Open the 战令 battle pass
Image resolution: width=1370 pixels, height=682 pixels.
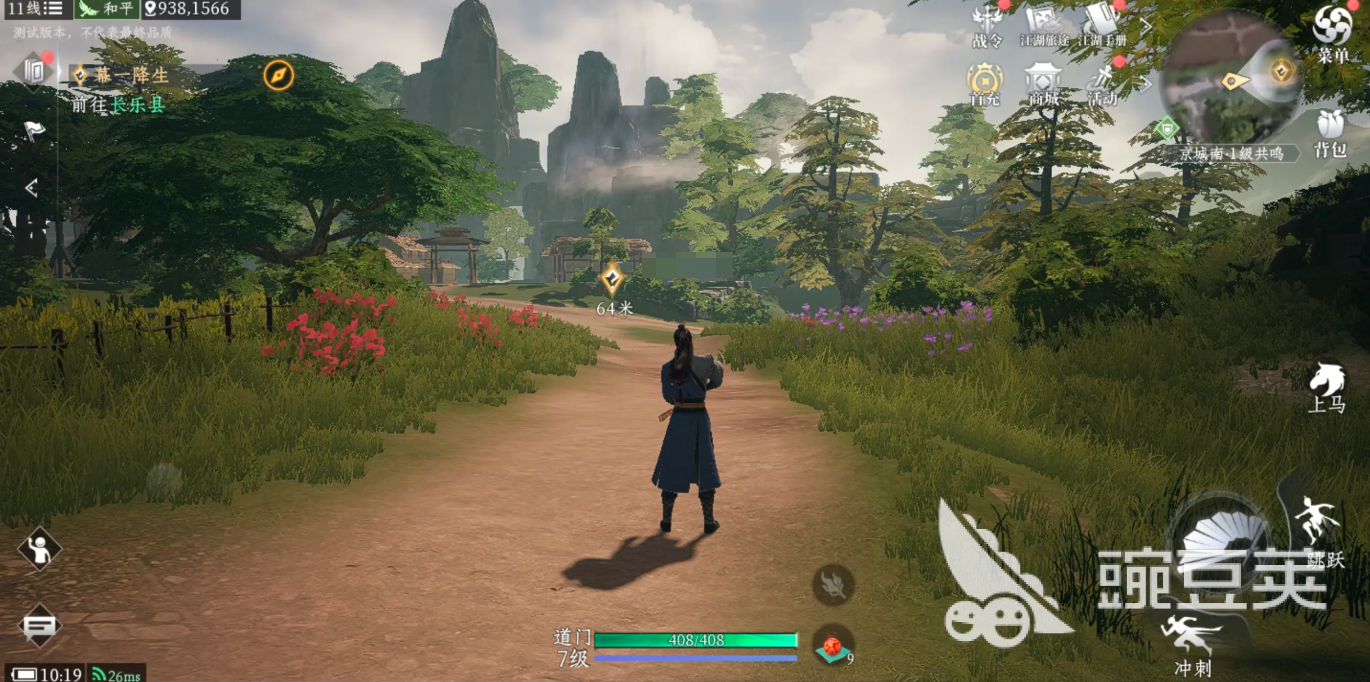tap(987, 25)
